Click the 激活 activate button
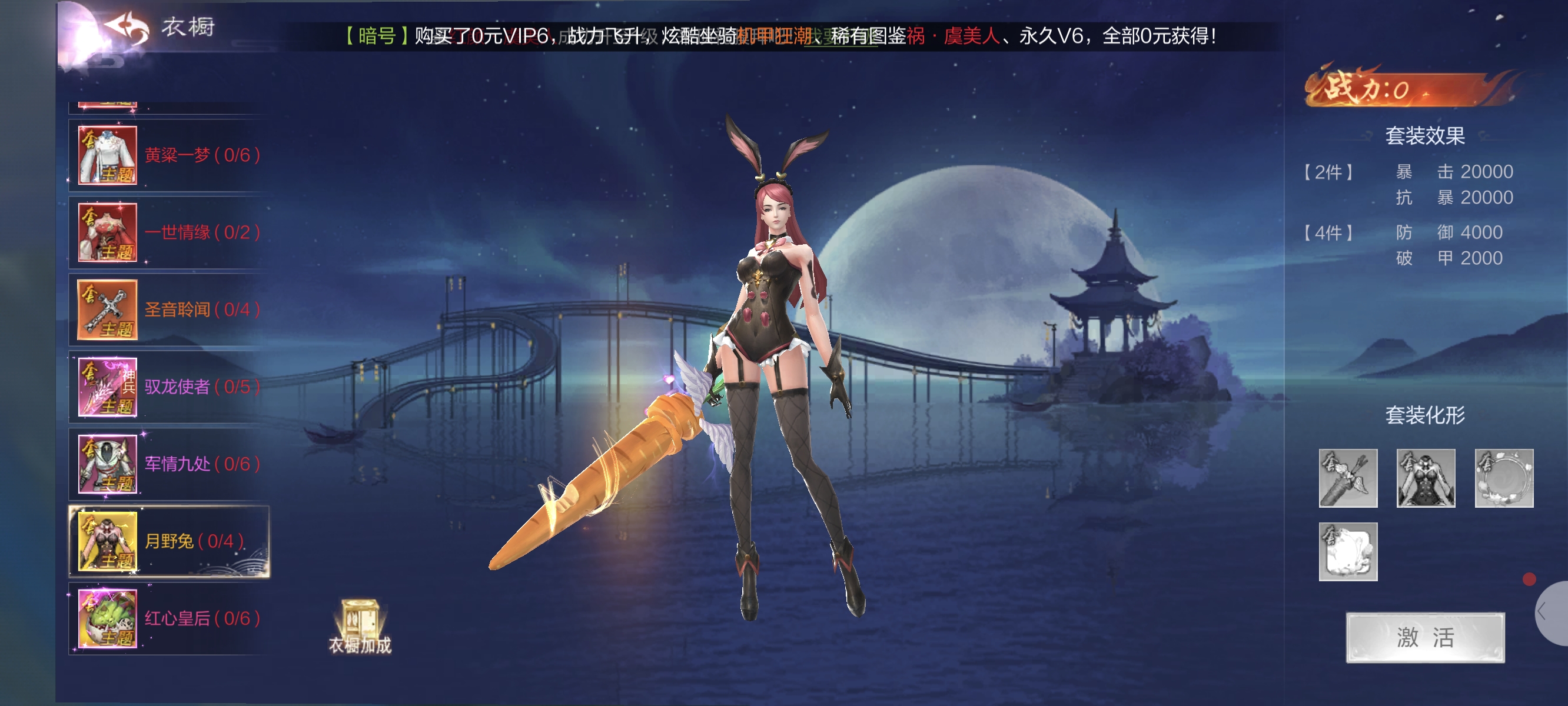Image resolution: width=1568 pixels, height=706 pixels. (1425, 637)
